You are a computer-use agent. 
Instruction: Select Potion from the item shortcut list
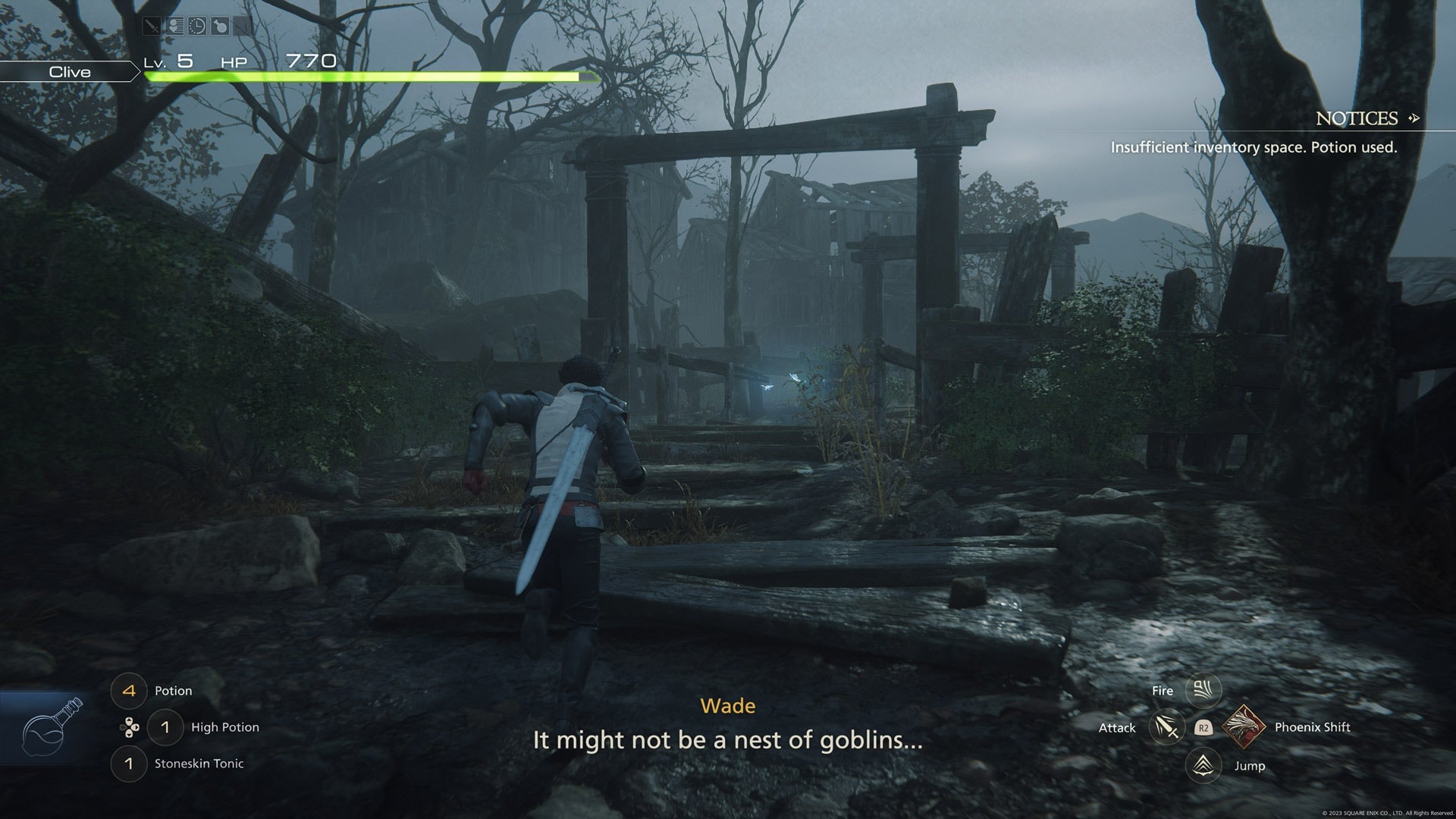(x=174, y=690)
